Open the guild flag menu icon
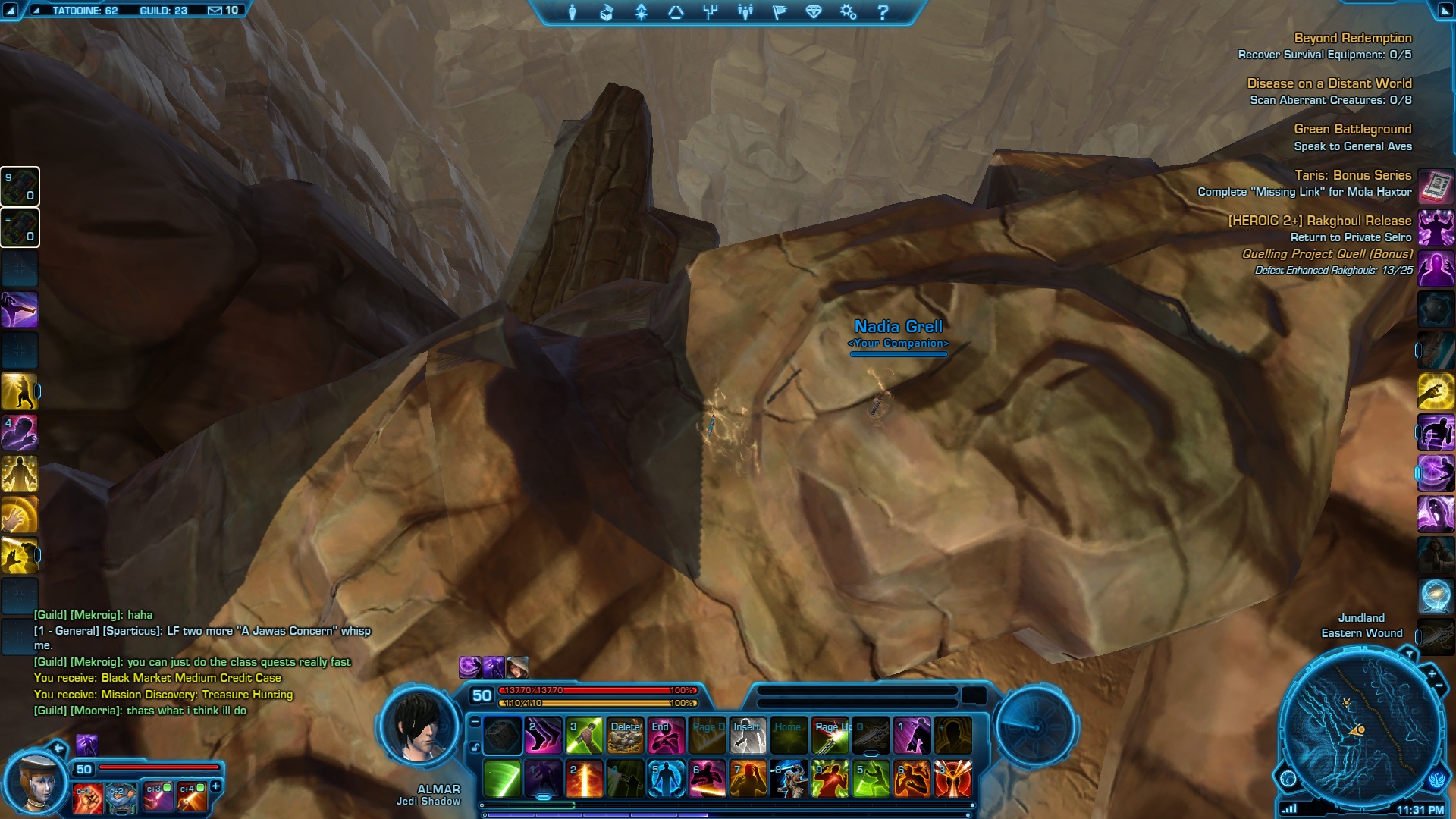Screen dimensions: 1456x819 780,12
